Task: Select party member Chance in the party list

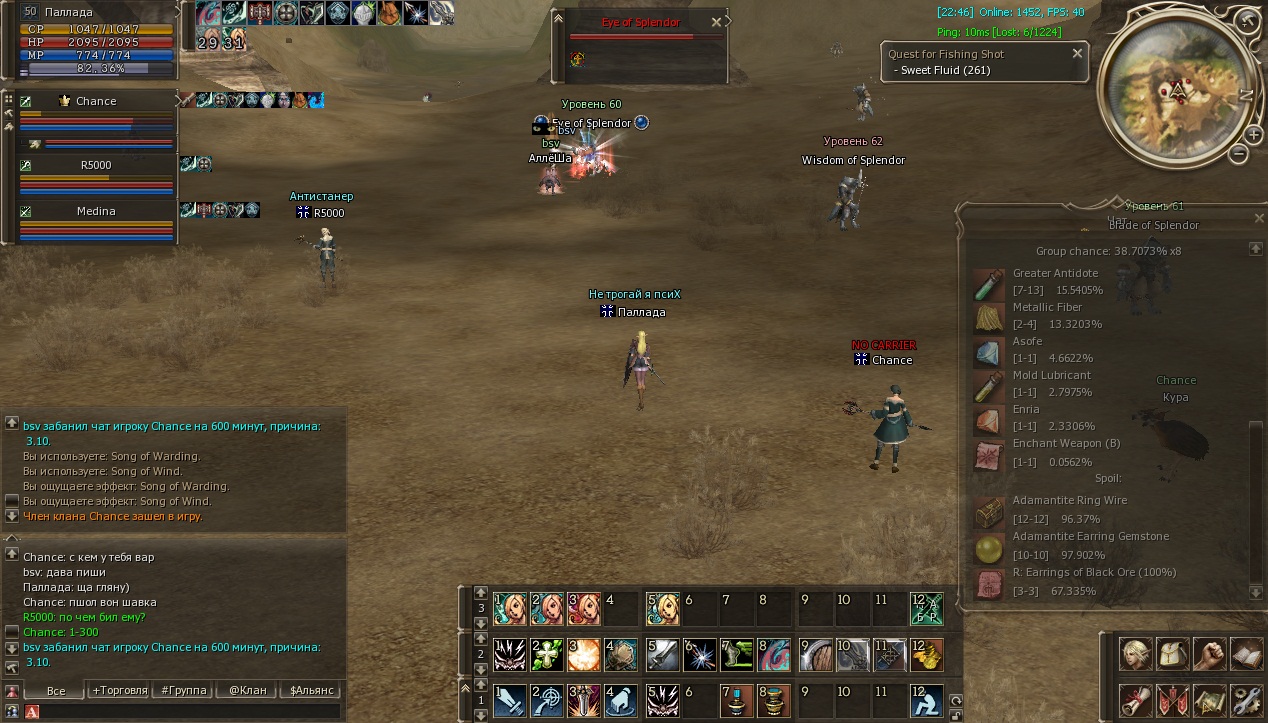Action: (x=96, y=101)
